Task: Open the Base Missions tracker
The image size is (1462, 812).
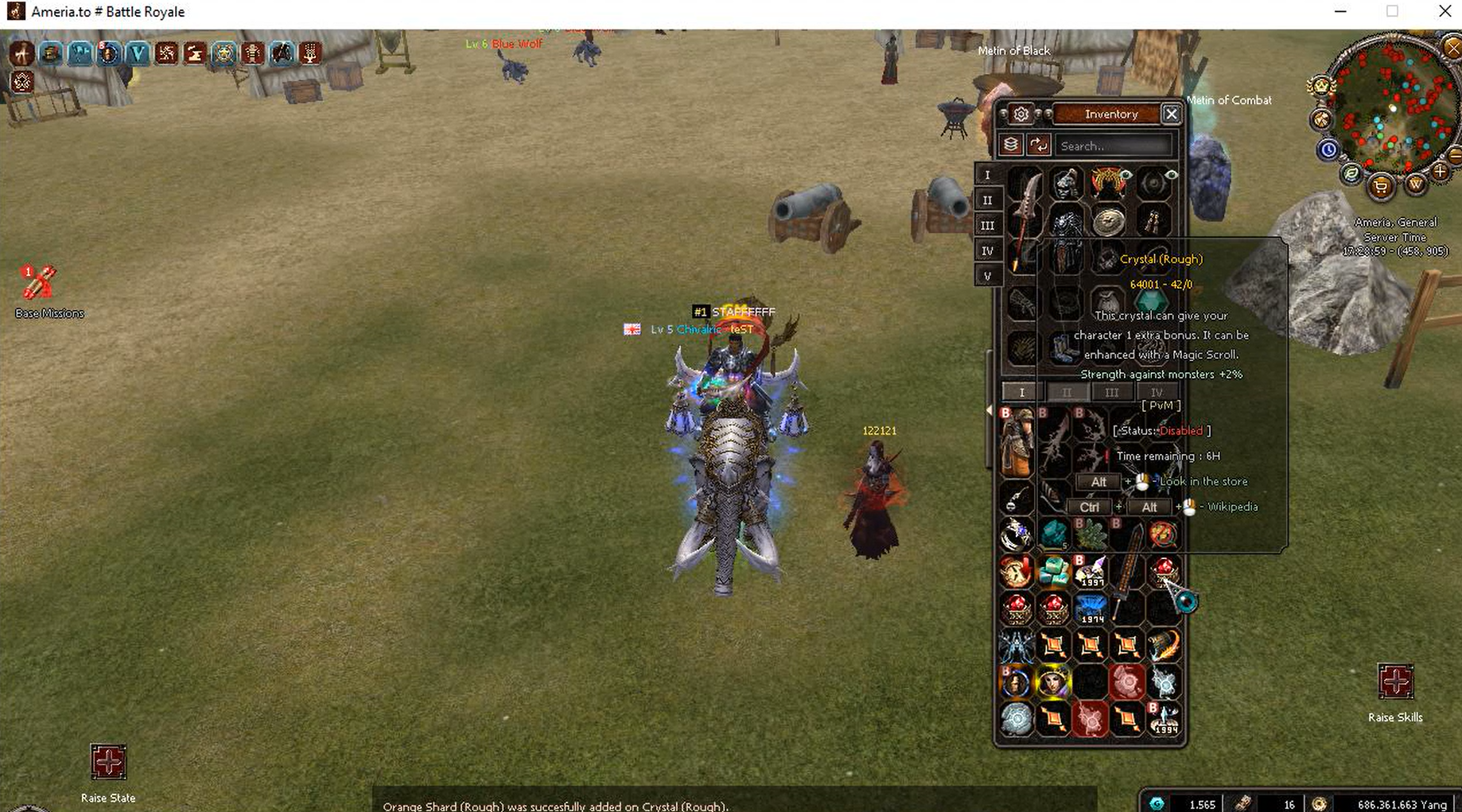Action: (38, 283)
